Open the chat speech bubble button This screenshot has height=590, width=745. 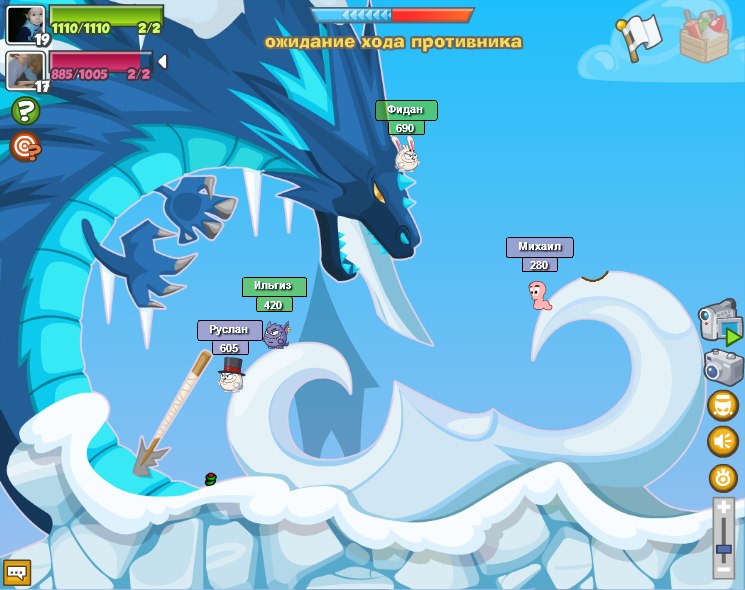click(17, 572)
